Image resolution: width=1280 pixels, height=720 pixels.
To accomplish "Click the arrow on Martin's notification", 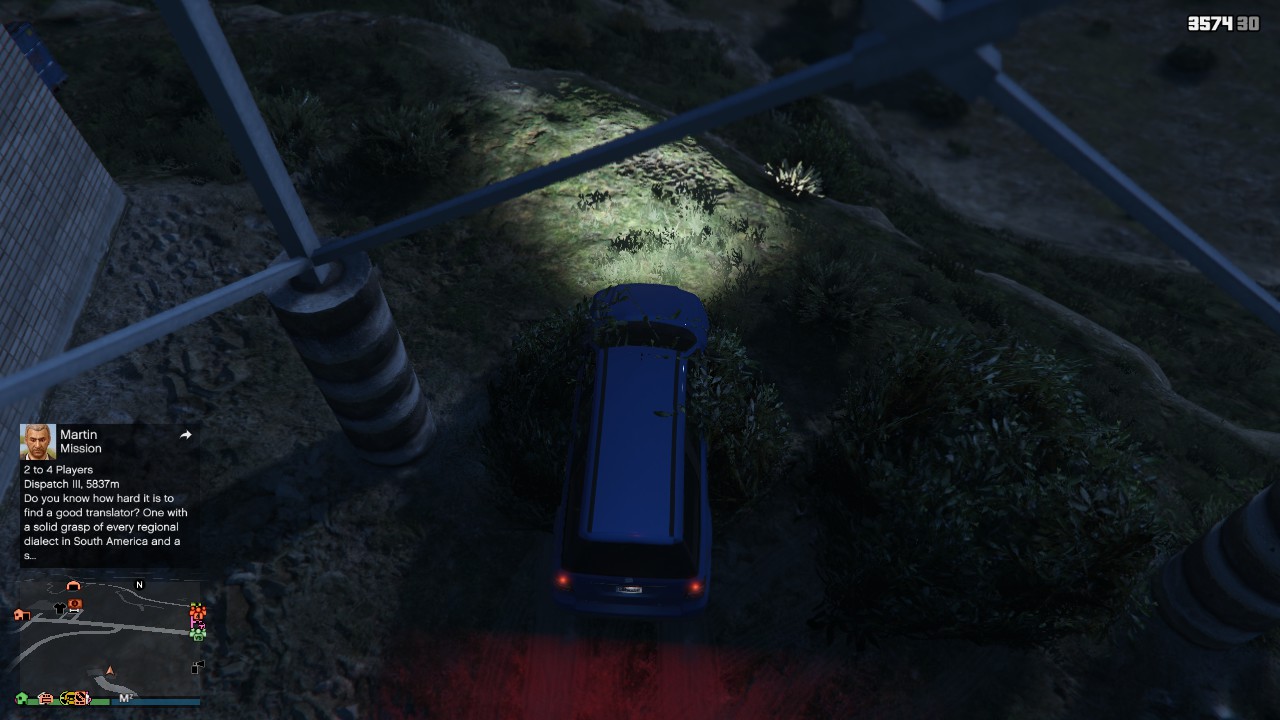I will coord(185,435).
